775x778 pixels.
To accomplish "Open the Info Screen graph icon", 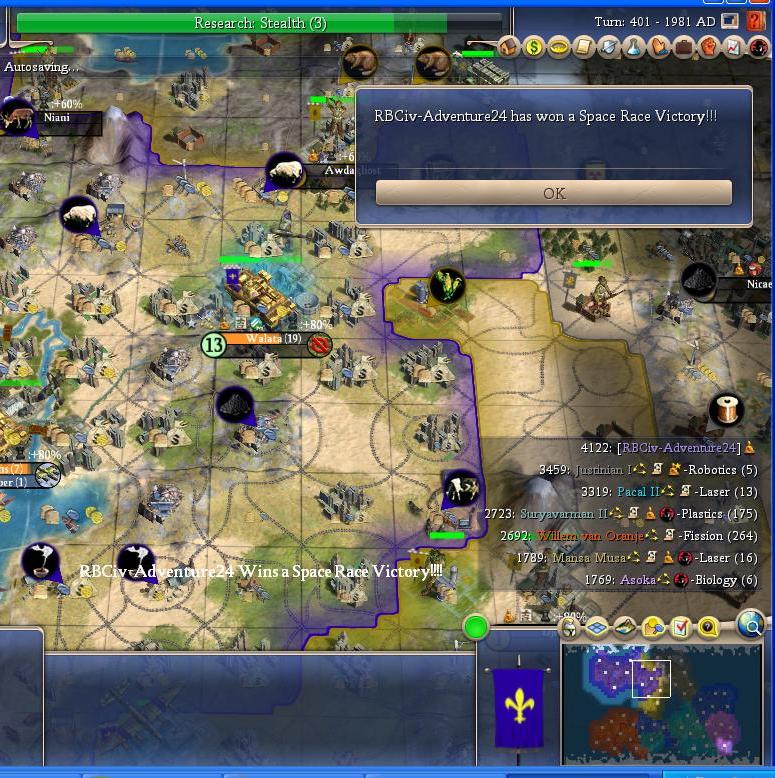I will pyautogui.click(x=733, y=47).
